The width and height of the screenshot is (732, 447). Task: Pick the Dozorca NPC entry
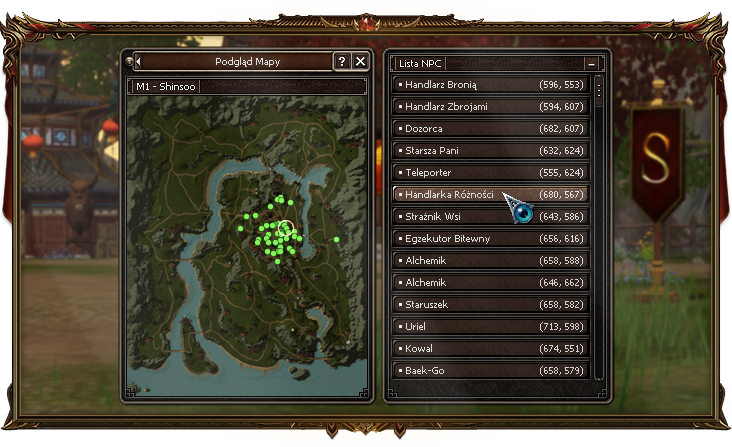pos(491,129)
